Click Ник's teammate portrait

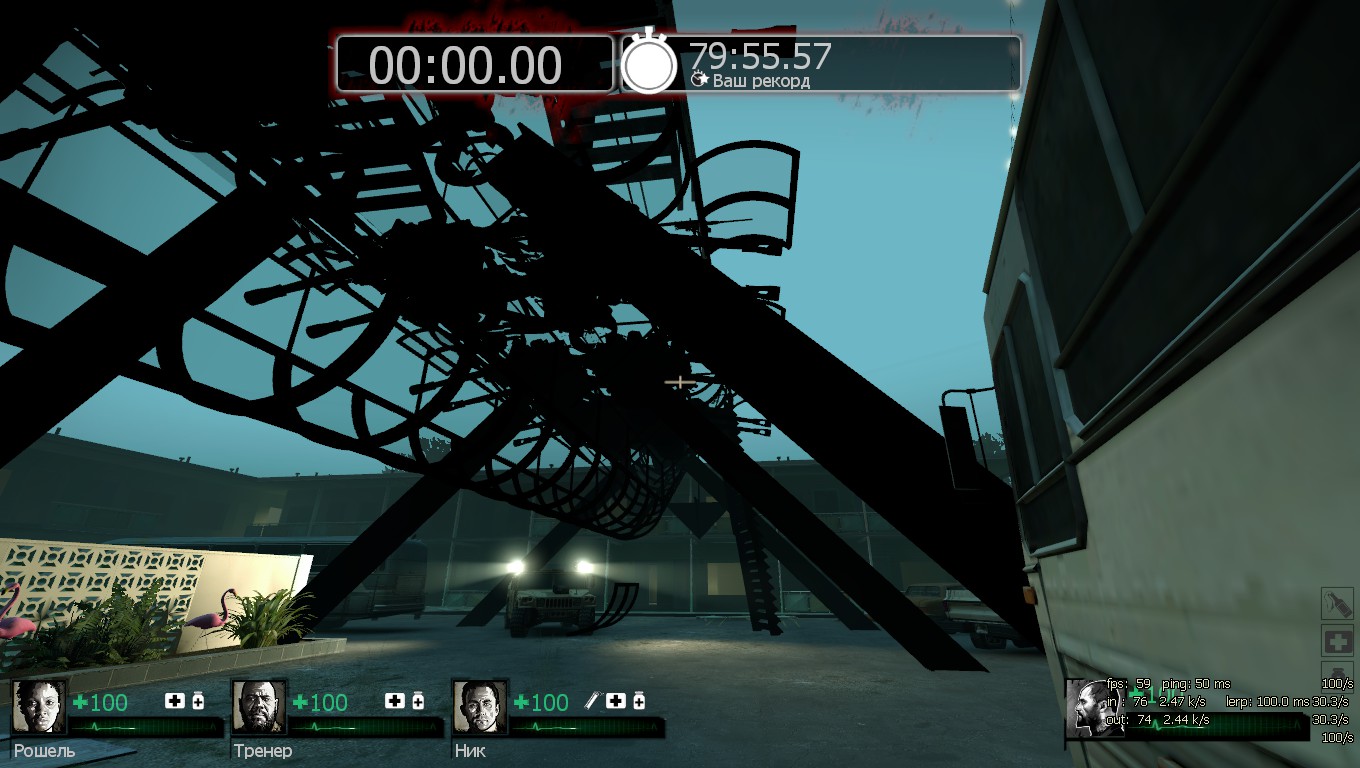479,708
